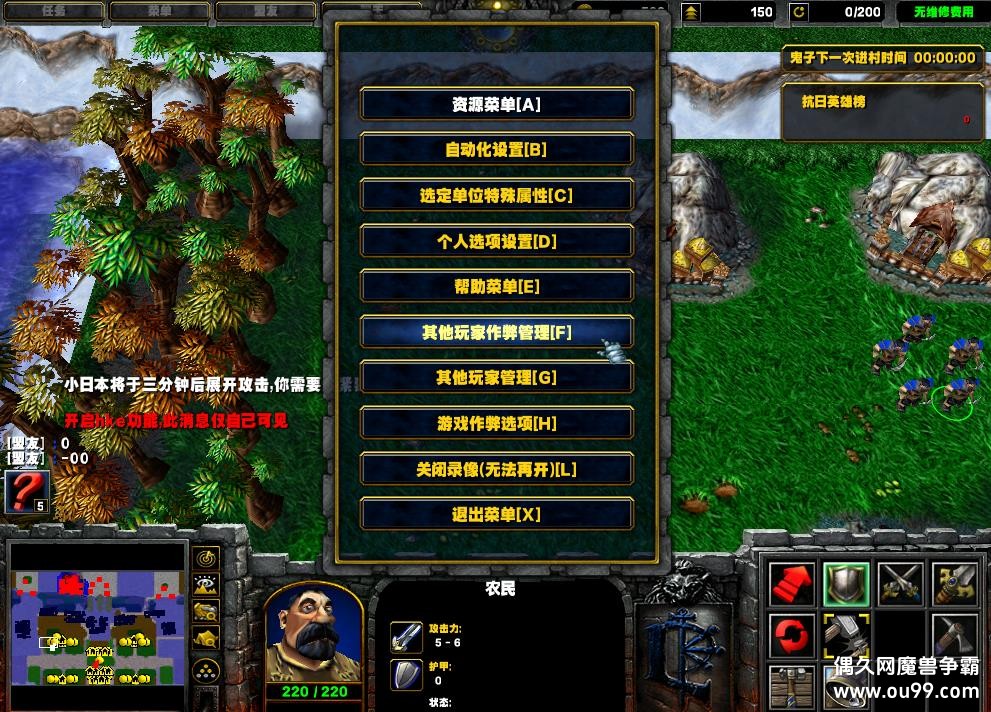
Task: Open 游戏作弊选项[H] cheat options
Action: (496, 423)
